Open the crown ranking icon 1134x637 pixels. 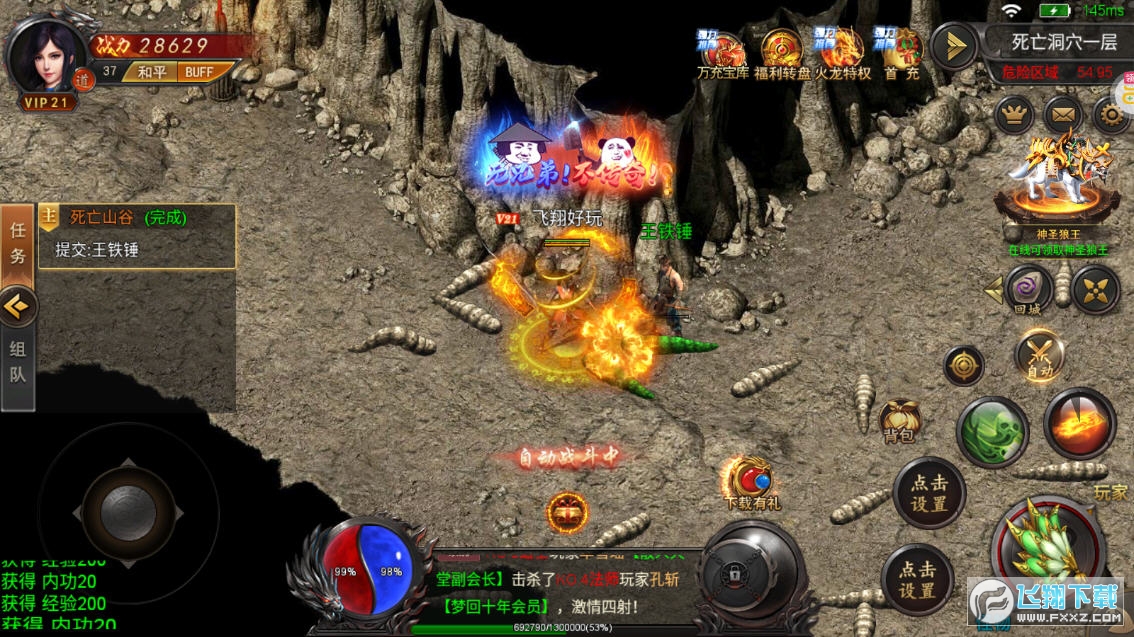click(1014, 115)
